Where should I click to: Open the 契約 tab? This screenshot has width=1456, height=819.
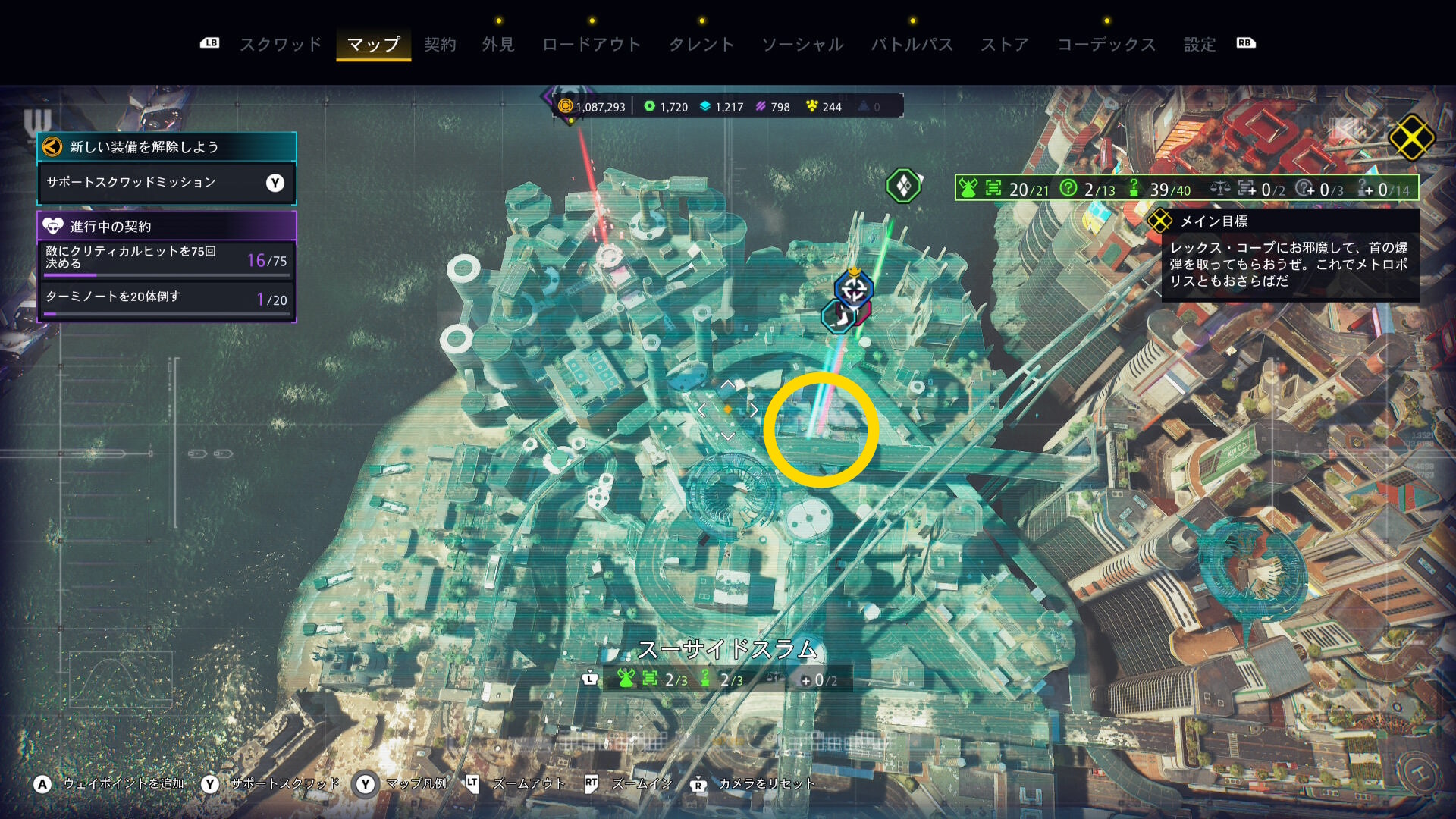click(x=440, y=45)
